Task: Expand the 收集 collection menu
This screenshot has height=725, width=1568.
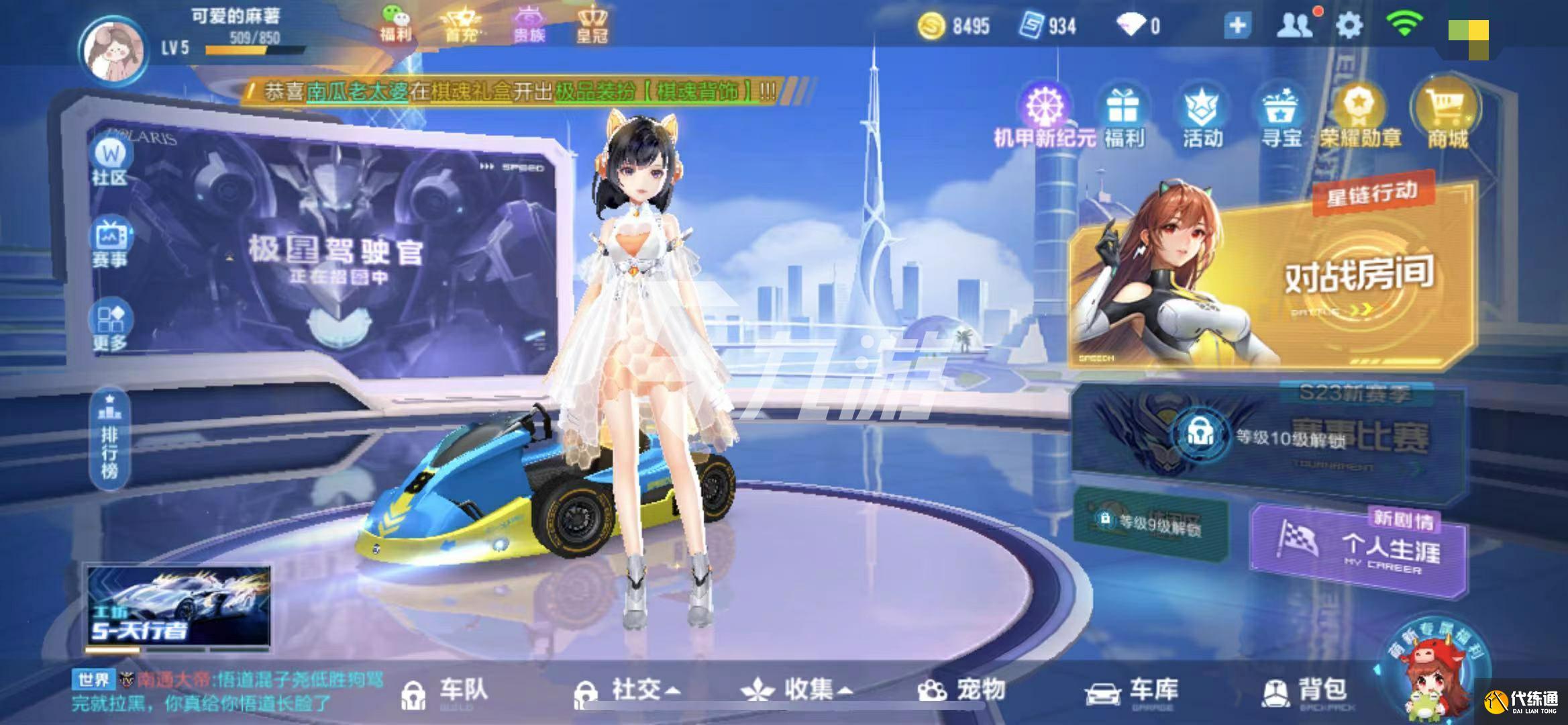Action: click(795, 688)
